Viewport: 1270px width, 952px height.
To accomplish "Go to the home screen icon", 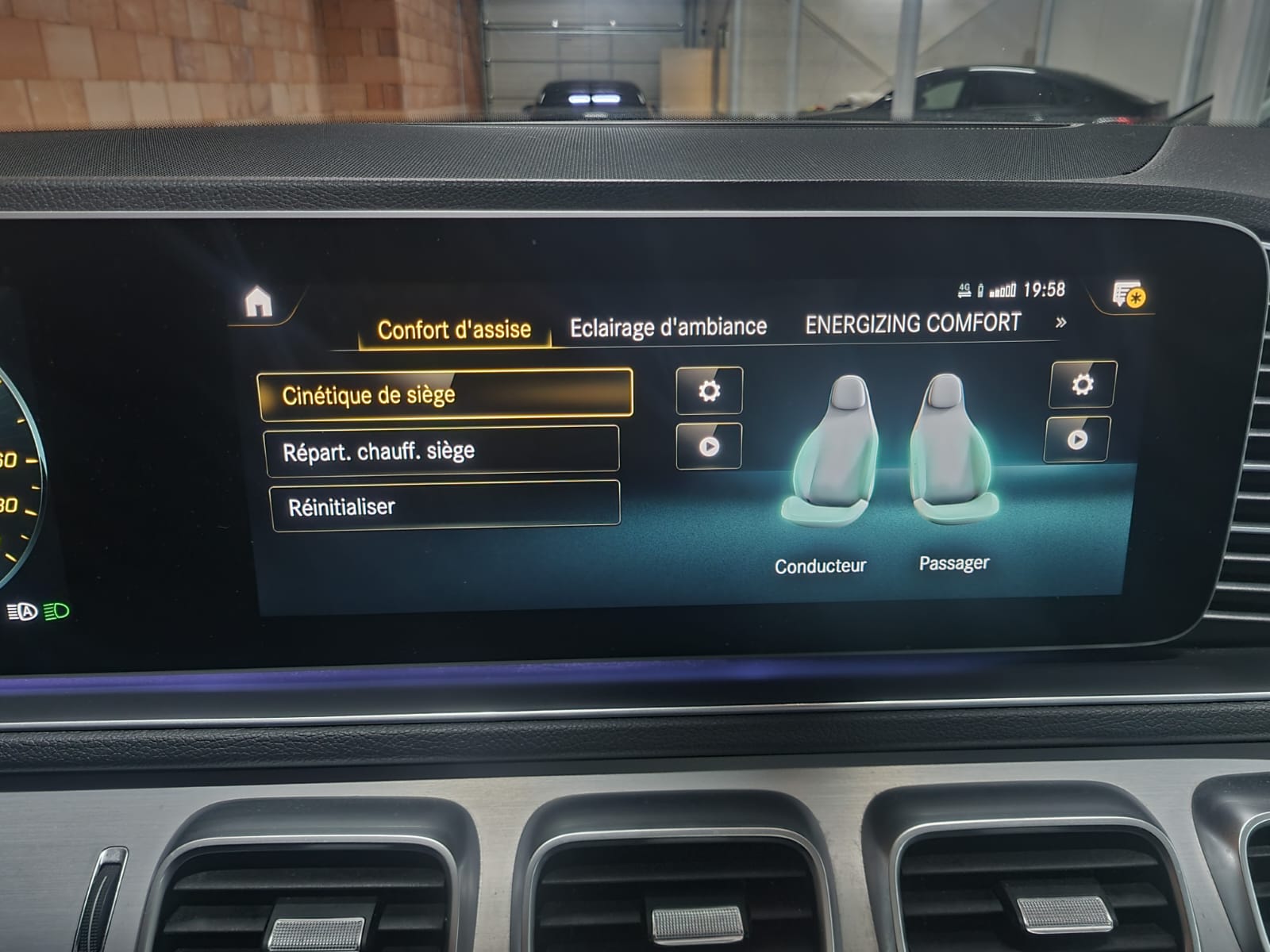I will (x=259, y=303).
